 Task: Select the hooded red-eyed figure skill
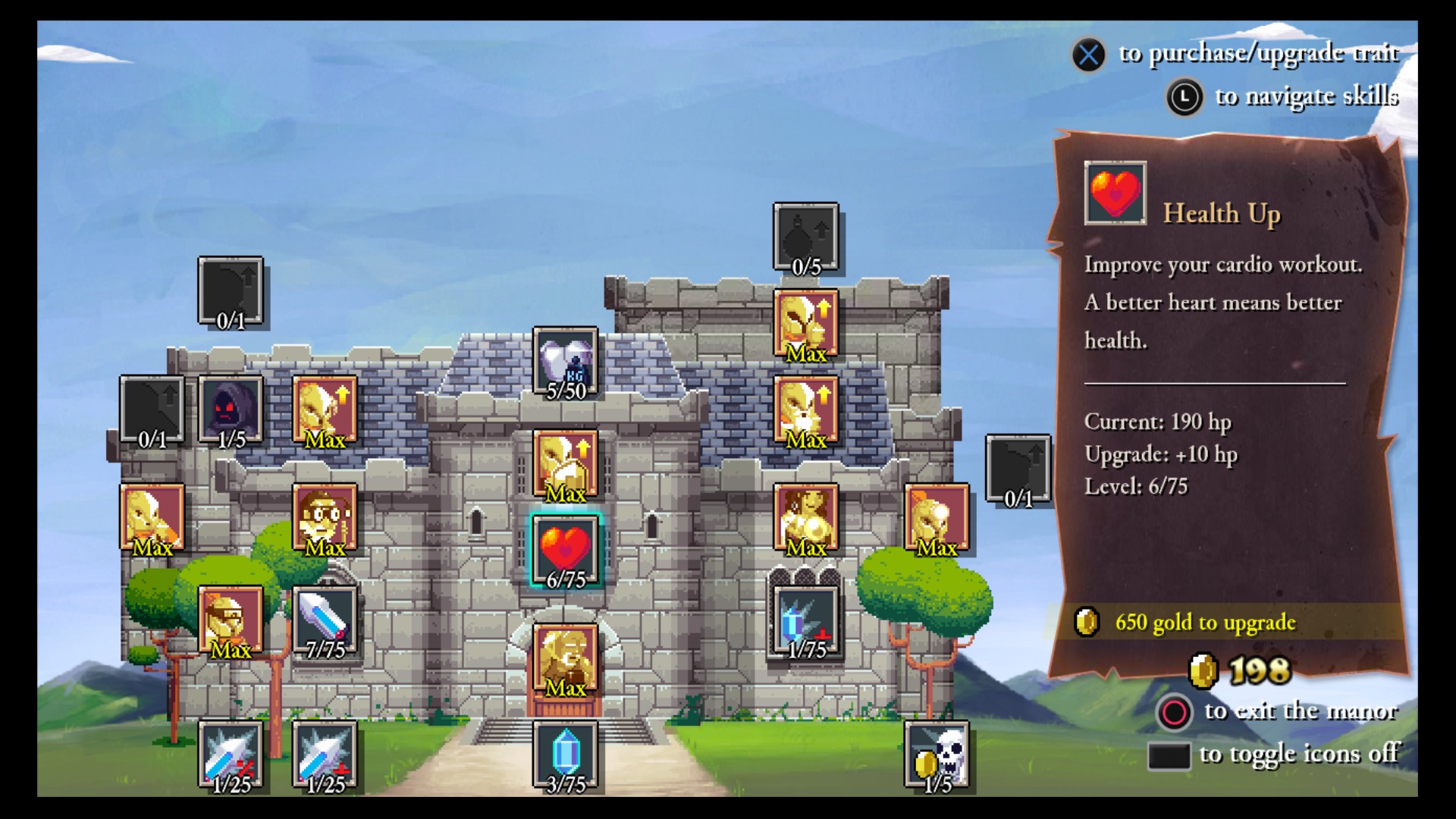point(231,409)
